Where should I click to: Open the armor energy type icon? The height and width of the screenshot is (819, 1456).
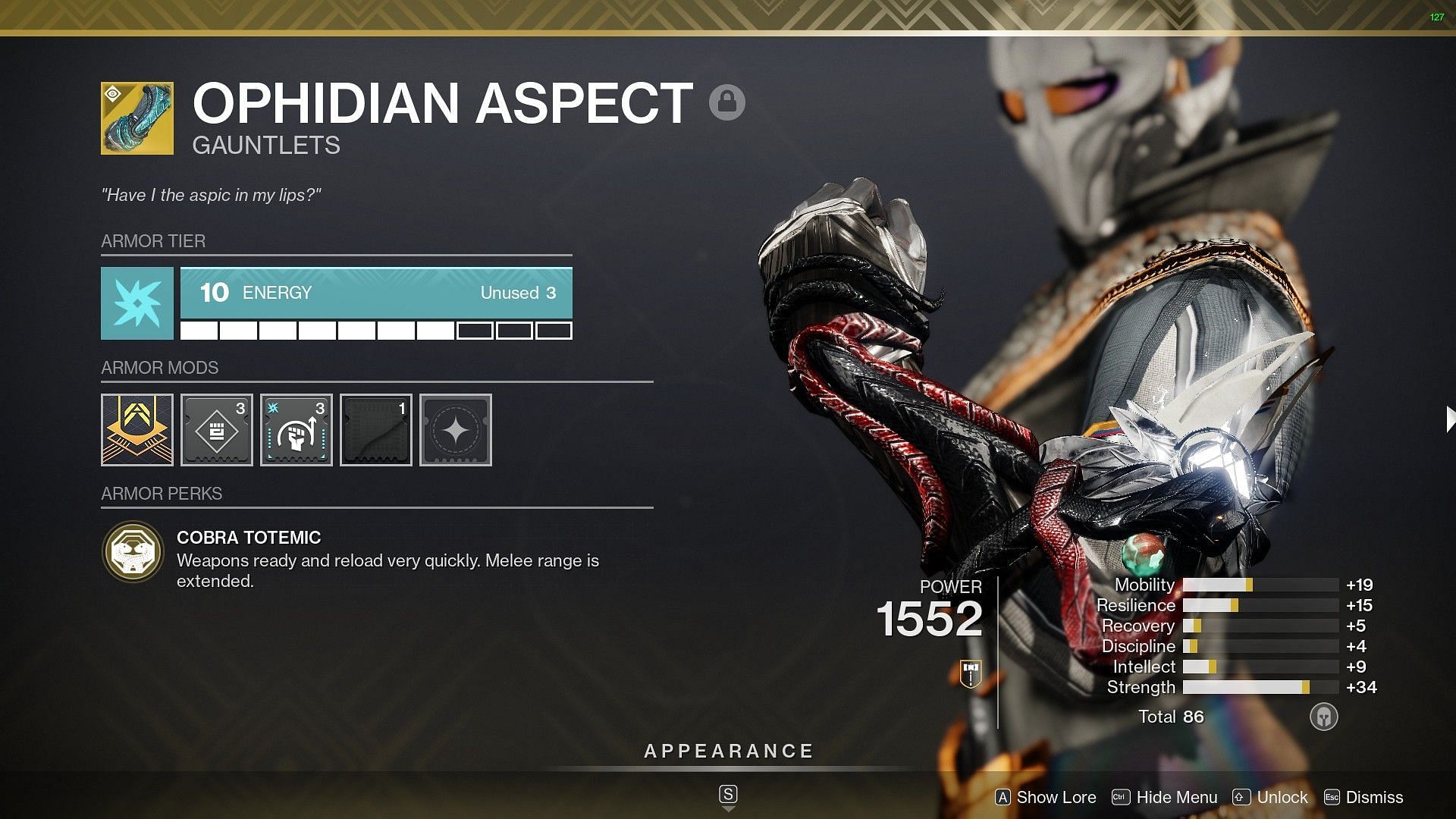[x=137, y=303]
